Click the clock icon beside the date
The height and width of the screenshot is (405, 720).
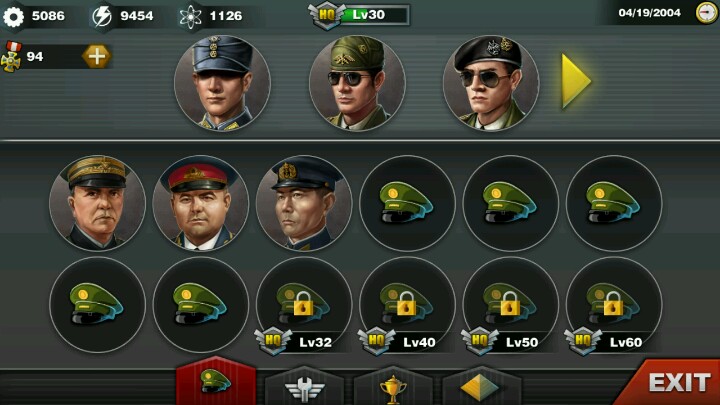706,13
